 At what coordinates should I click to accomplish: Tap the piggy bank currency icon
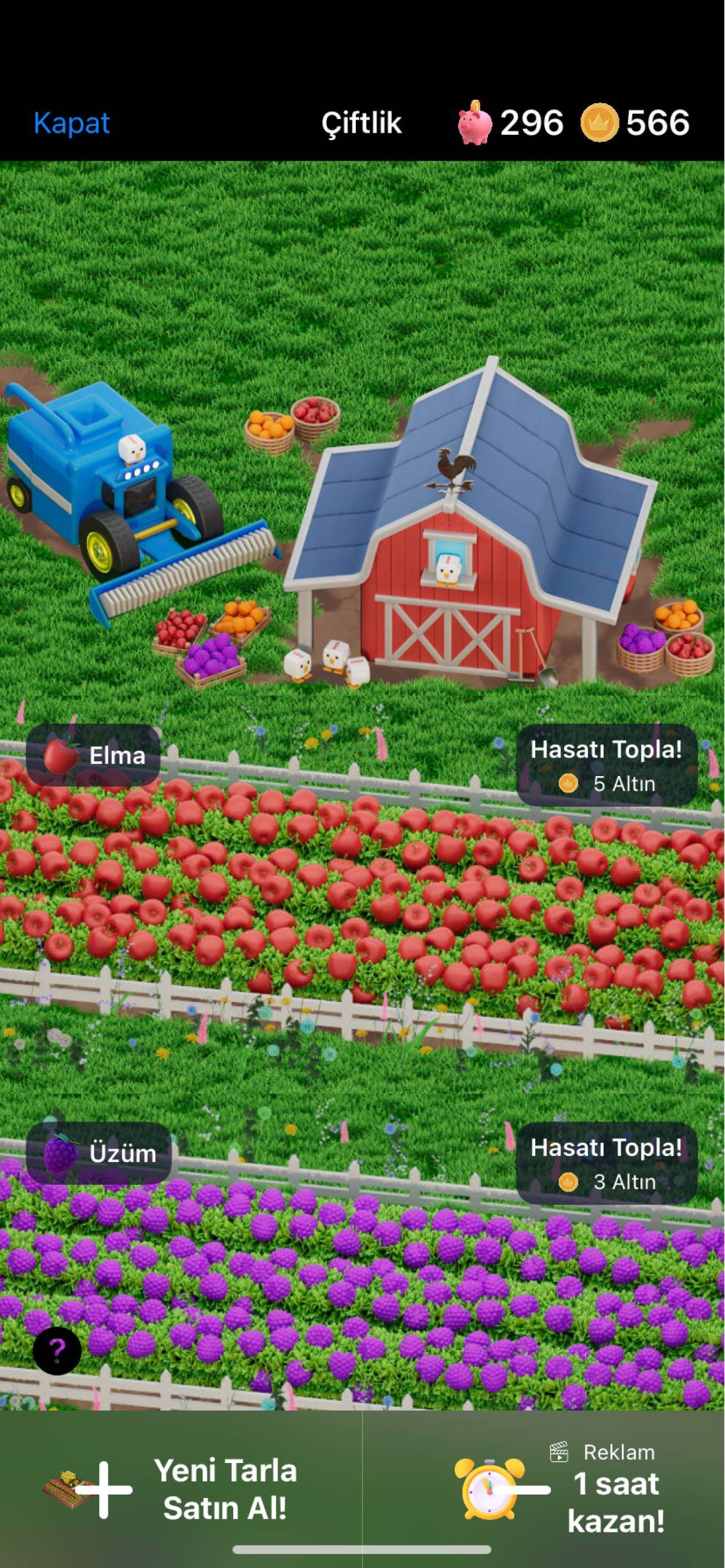(474, 124)
